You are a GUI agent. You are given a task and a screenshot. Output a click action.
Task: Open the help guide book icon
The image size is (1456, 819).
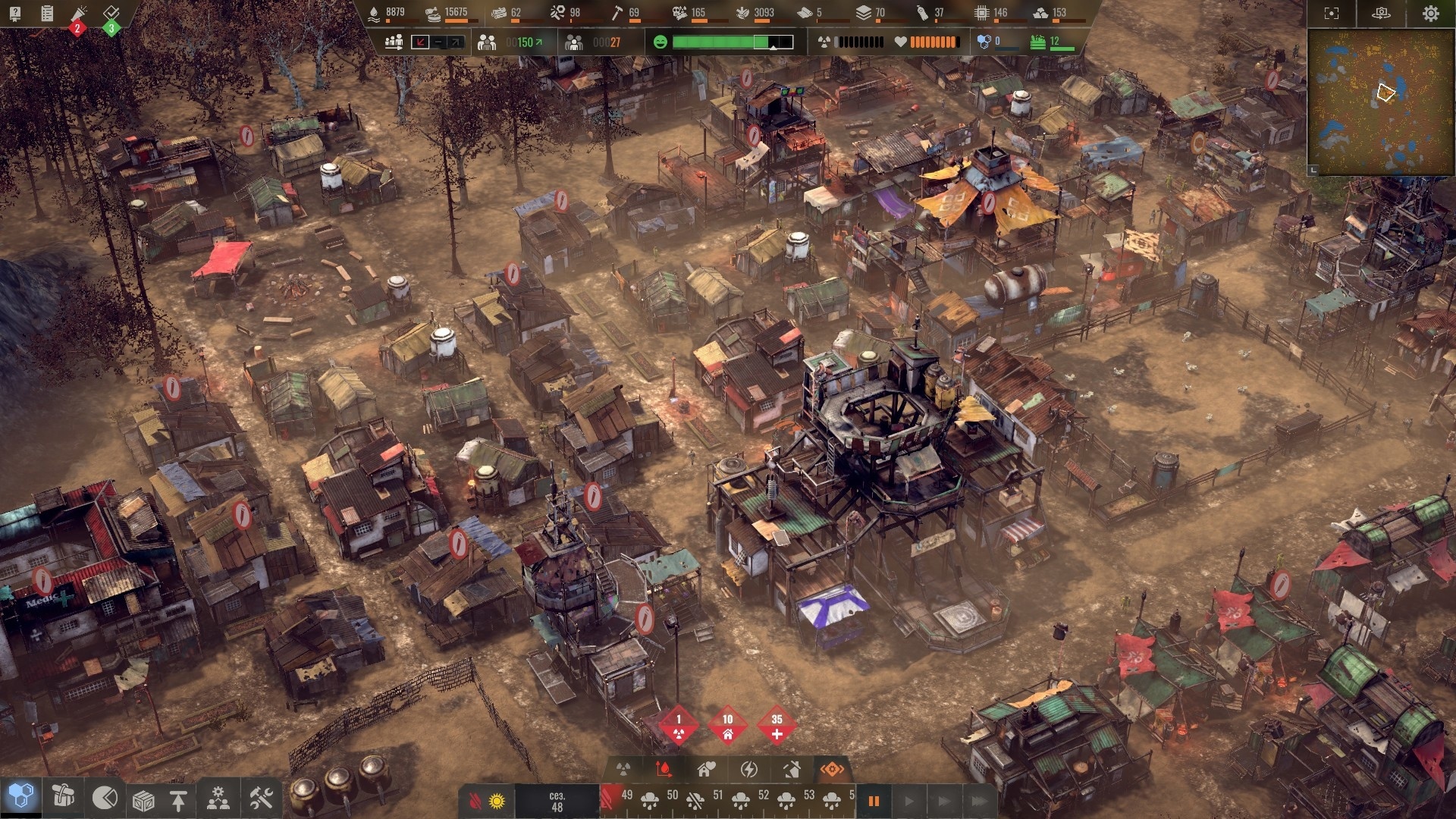pos(15,14)
